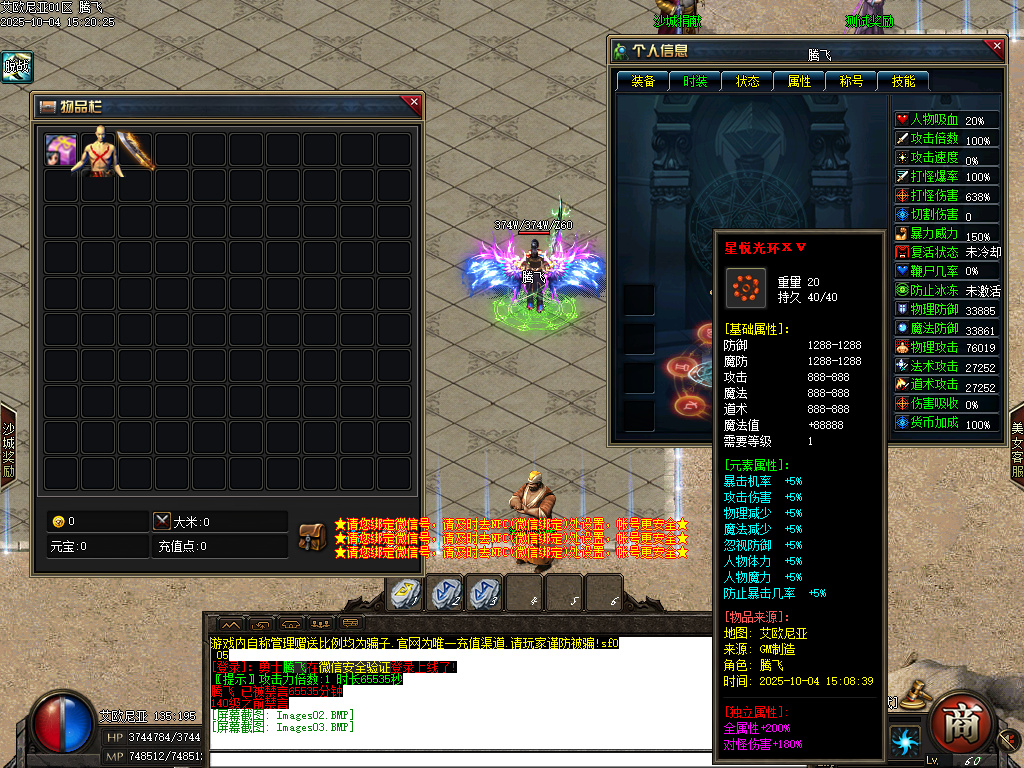The width and height of the screenshot is (1024, 768).
Task: Use the blue rune stone in hotbar slot 3
Action: 485,593
